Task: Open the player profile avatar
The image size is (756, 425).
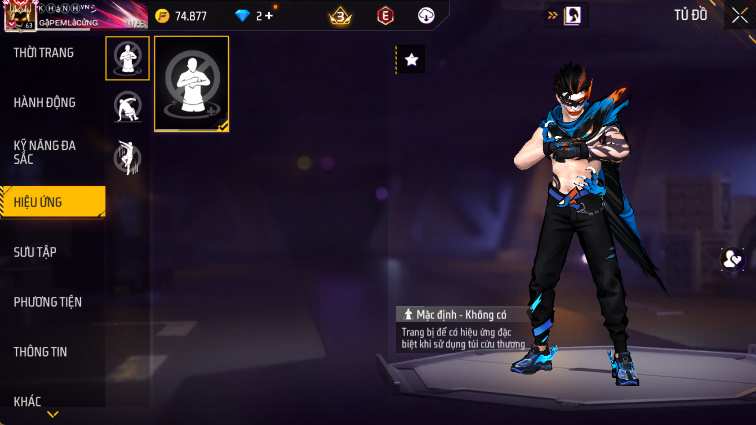Action: (x=19, y=15)
